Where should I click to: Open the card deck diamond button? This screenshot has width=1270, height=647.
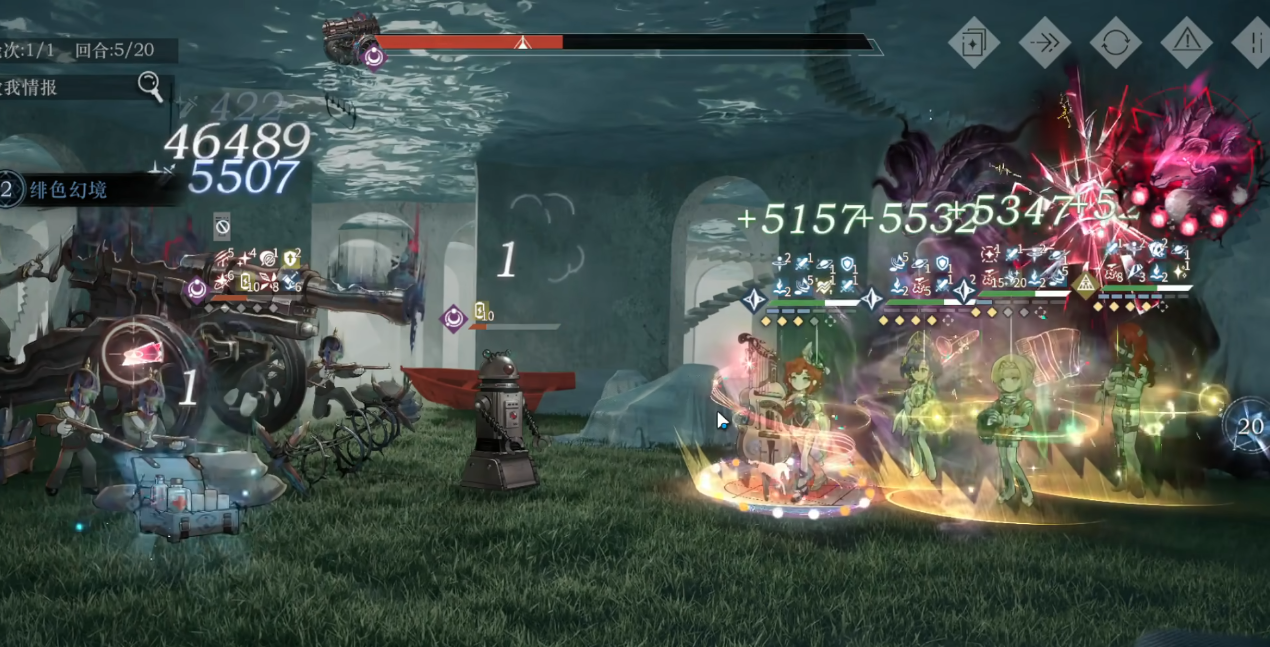tap(973, 42)
